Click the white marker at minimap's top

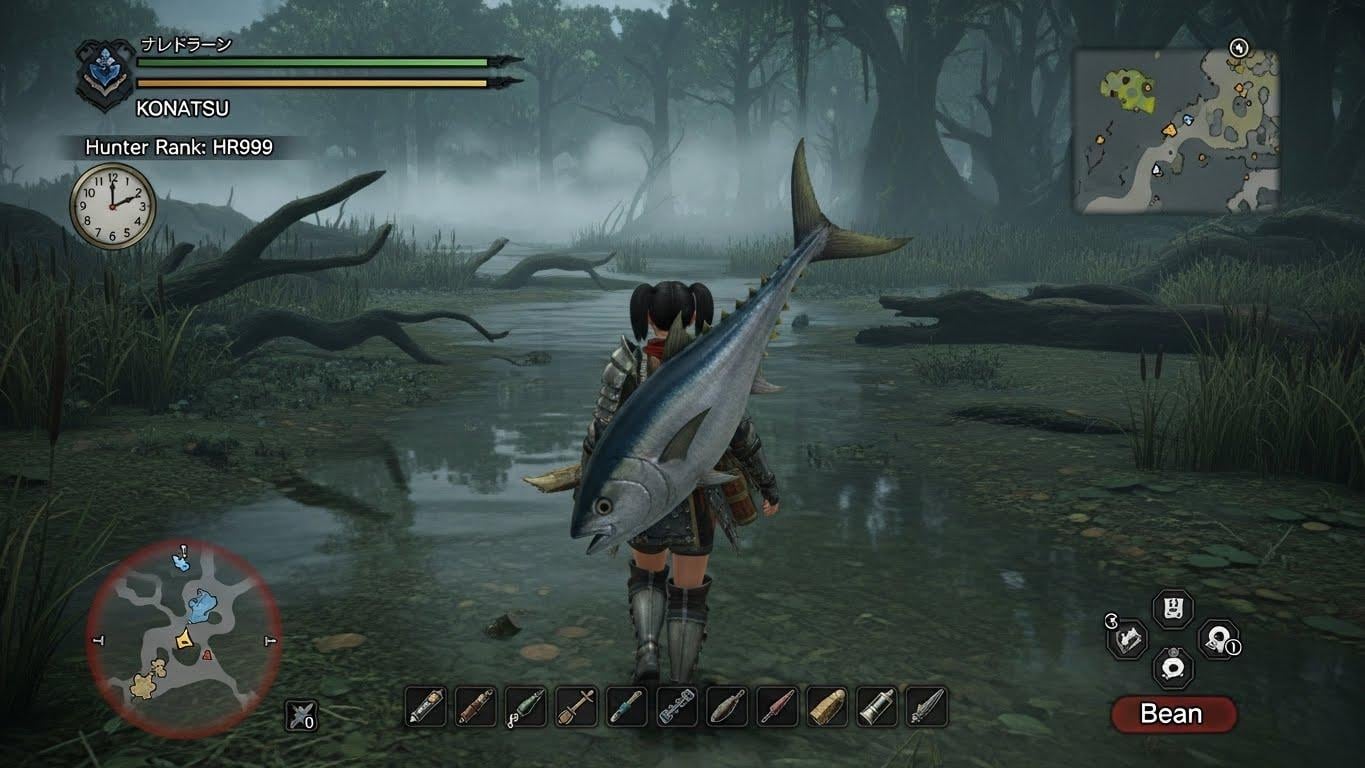183,550
